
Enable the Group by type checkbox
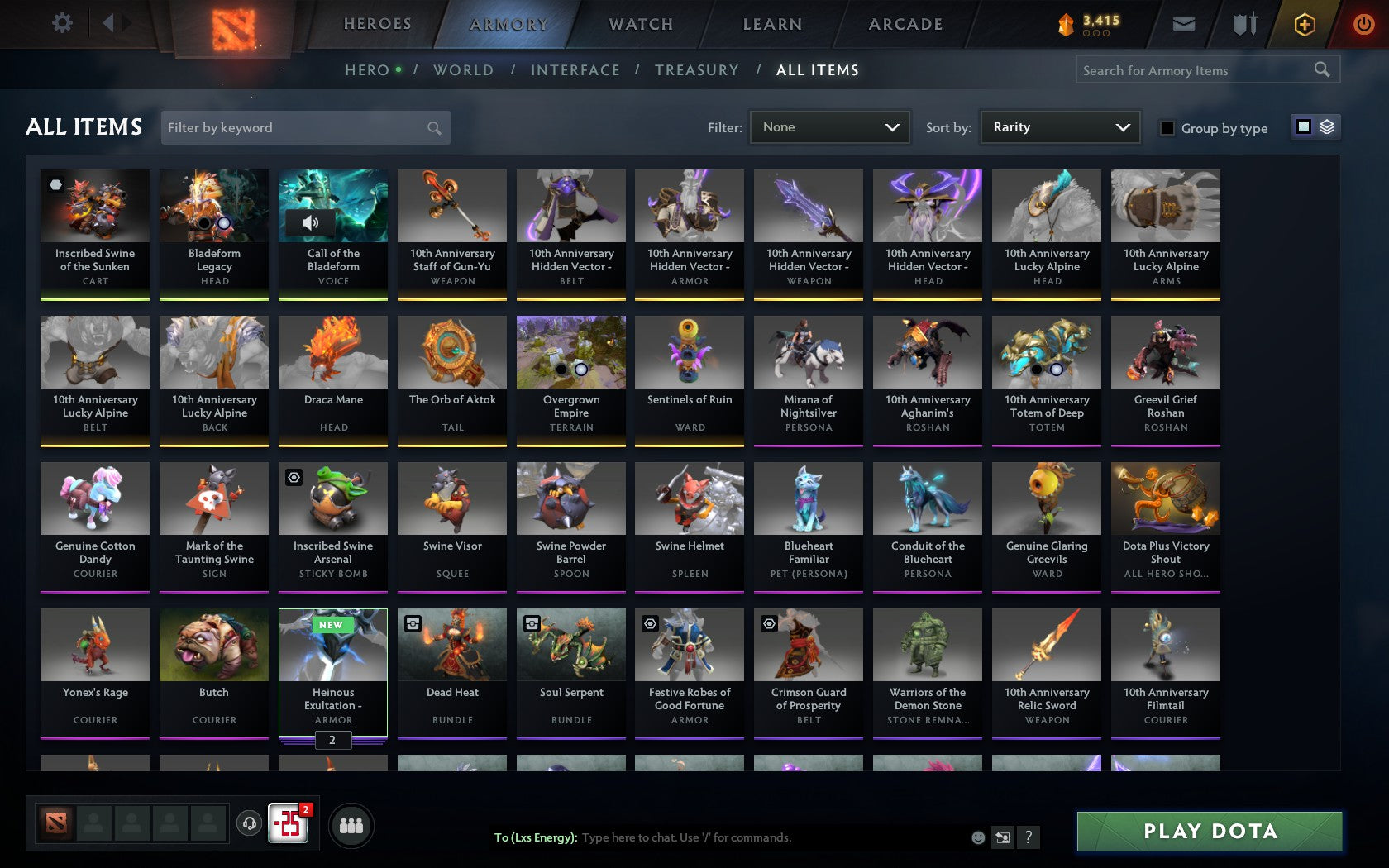pyautogui.click(x=1167, y=128)
